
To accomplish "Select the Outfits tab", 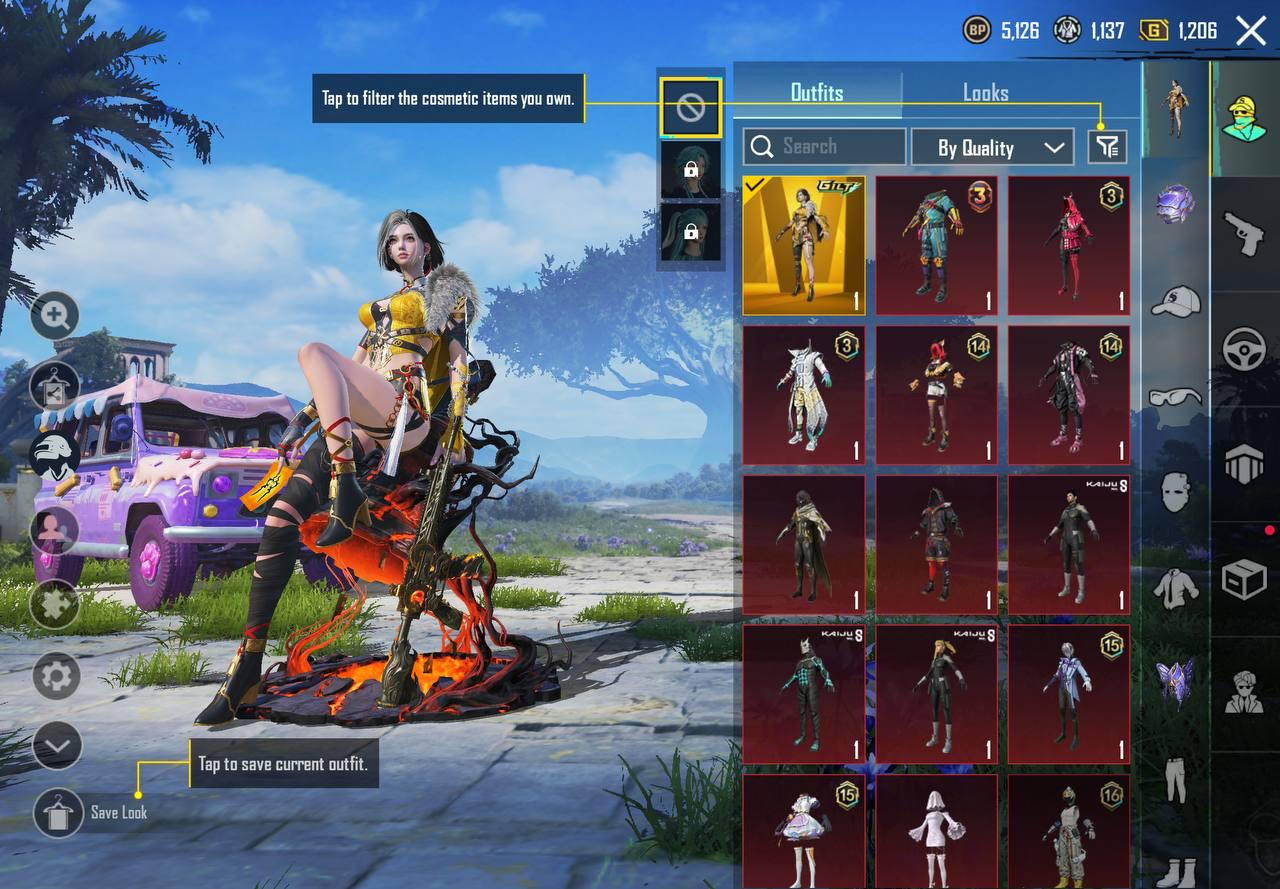I will tap(817, 93).
